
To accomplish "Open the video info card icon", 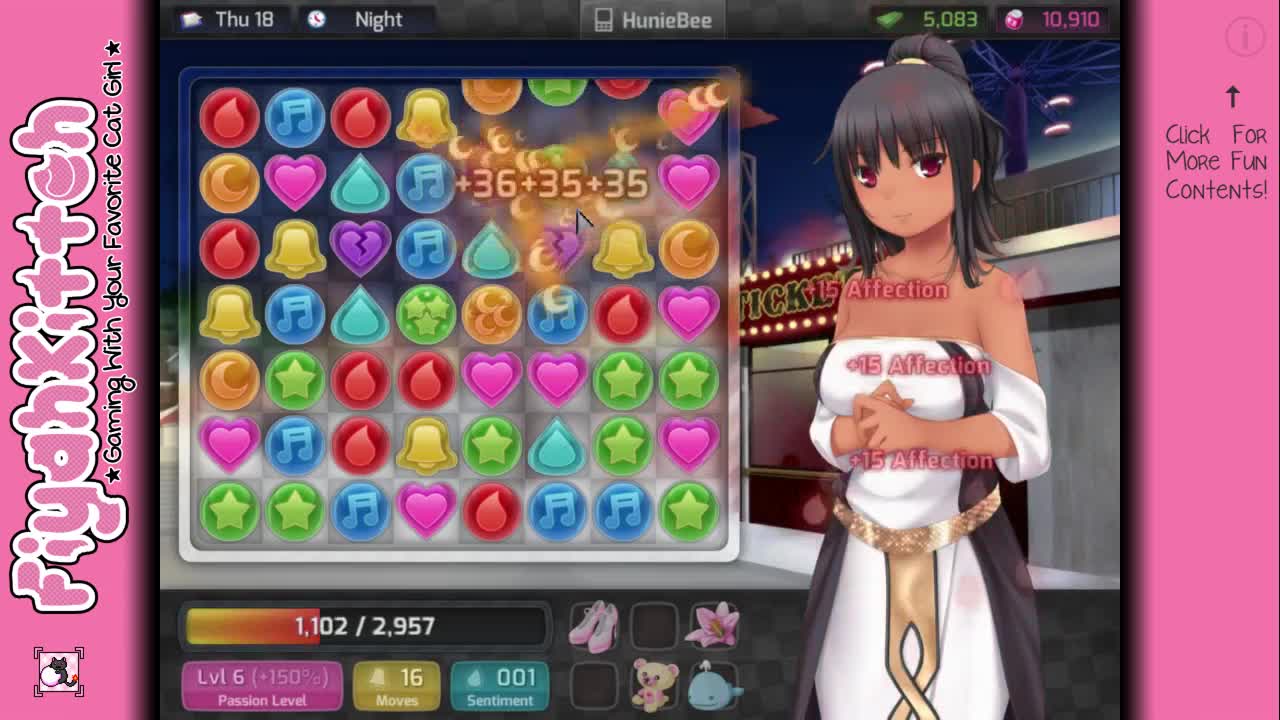I will [x=1245, y=38].
